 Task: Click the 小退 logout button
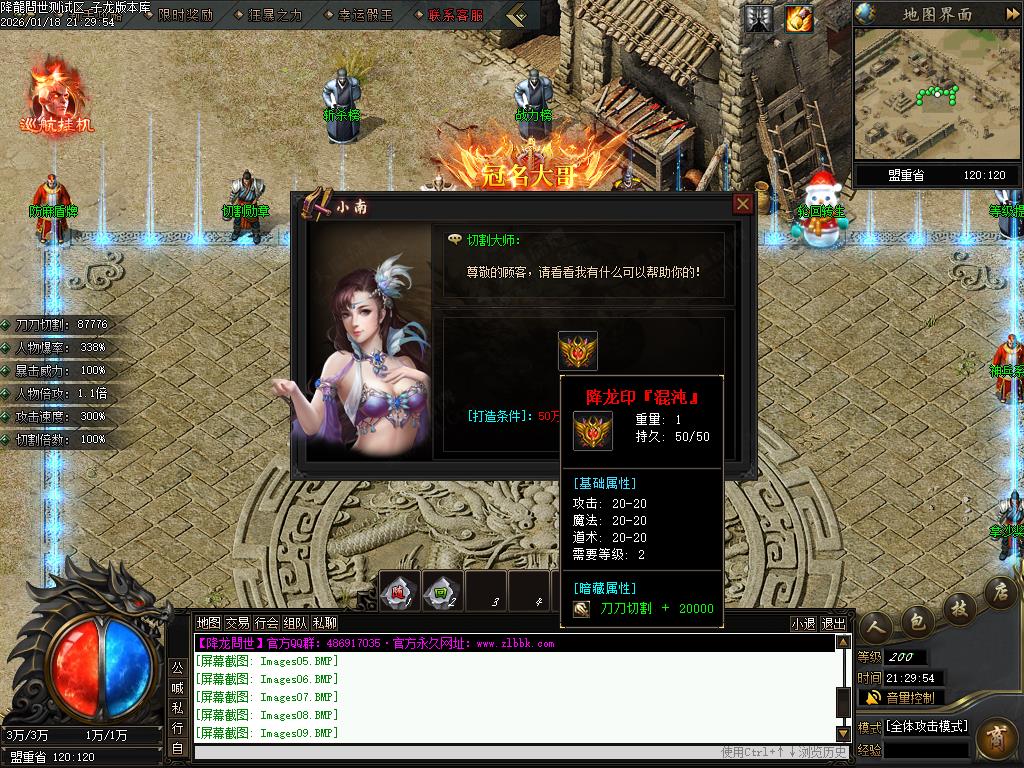(x=803, y=623)
